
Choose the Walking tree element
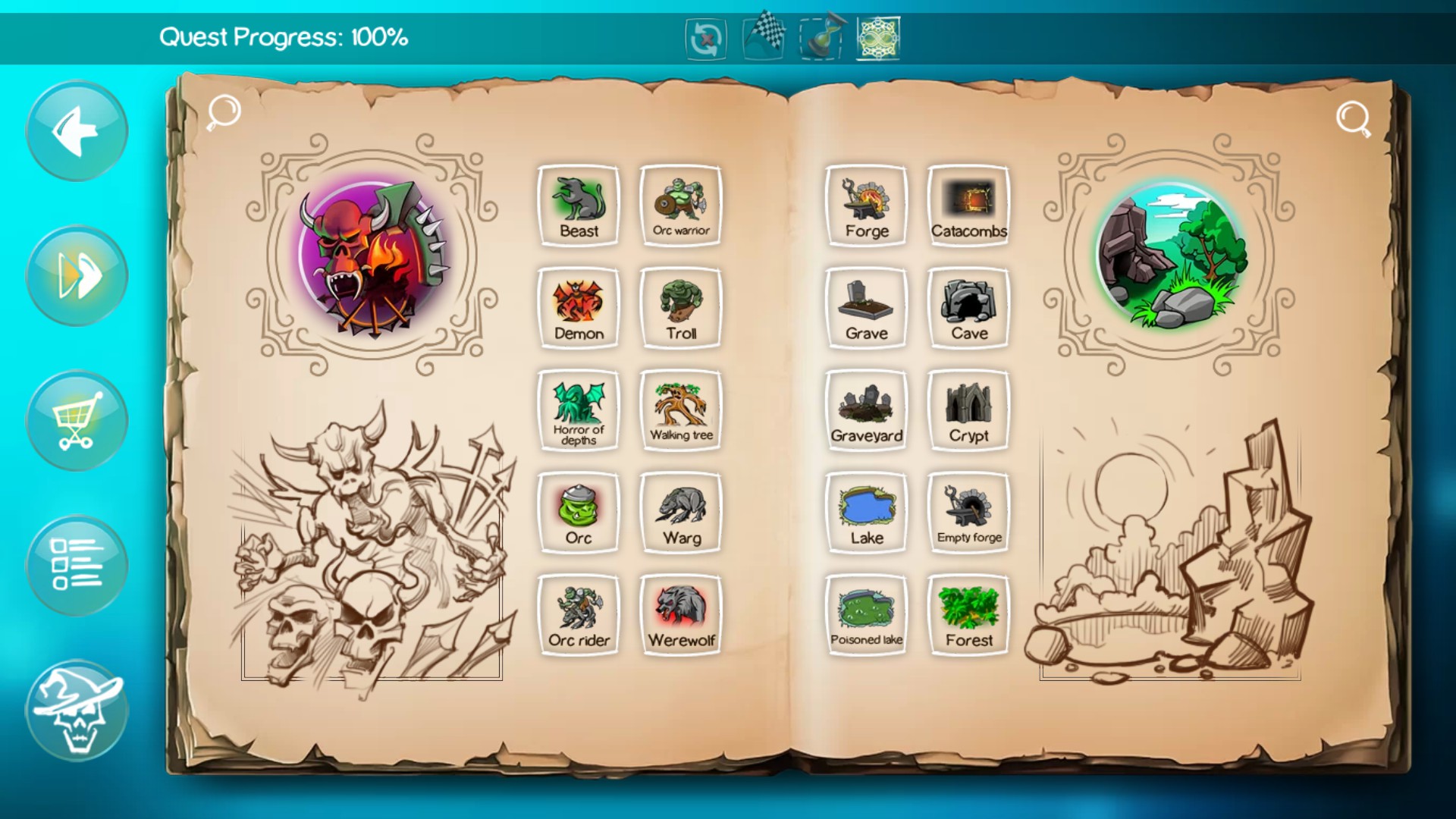tap(680, 407)
